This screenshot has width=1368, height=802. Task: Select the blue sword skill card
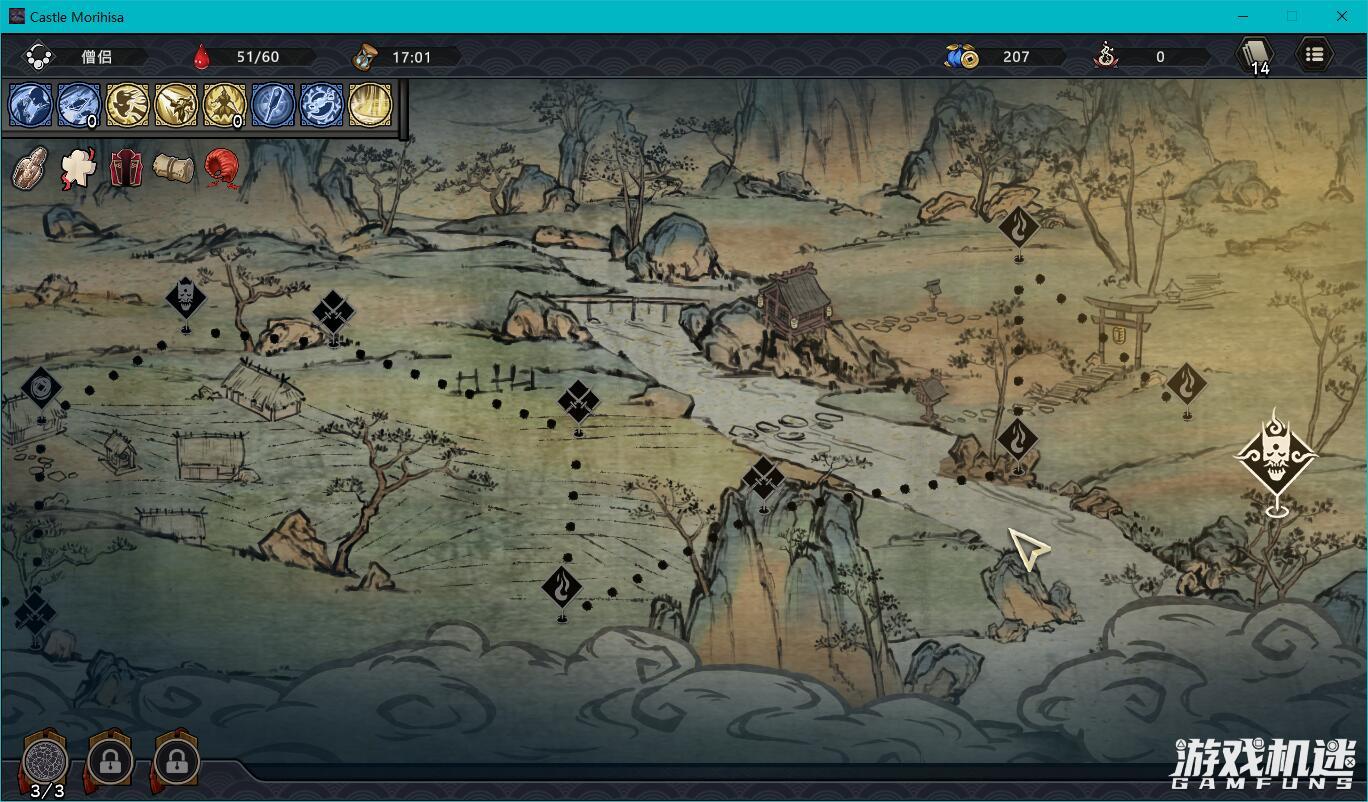(273, 104)
